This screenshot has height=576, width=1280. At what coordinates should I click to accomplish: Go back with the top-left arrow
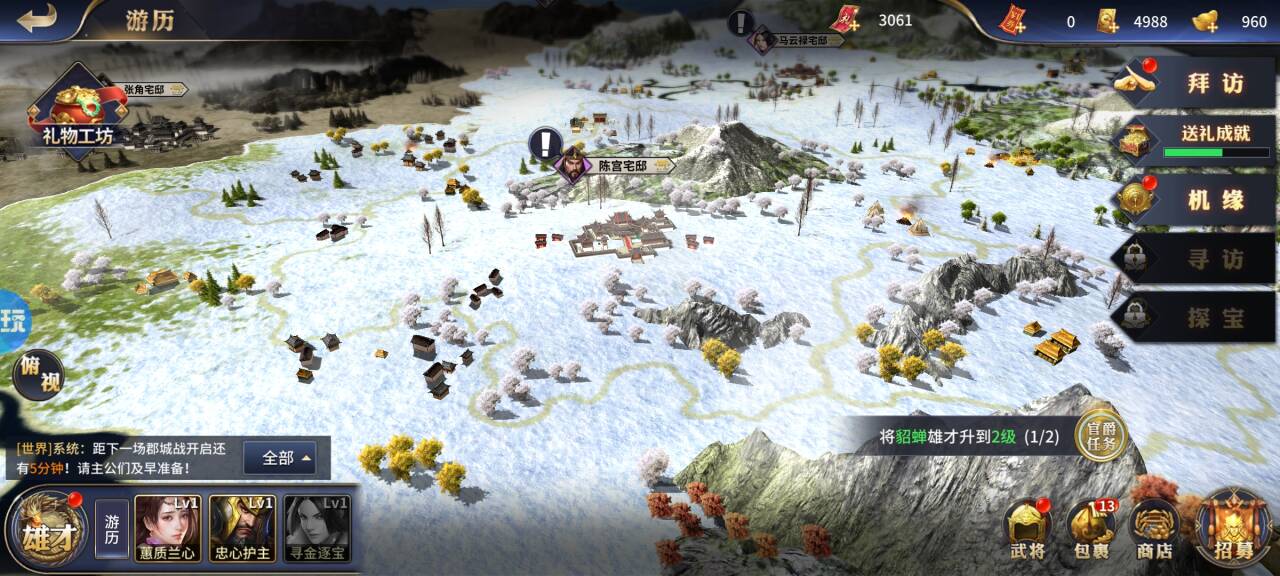pyautogui.click(x=37, y=19)
